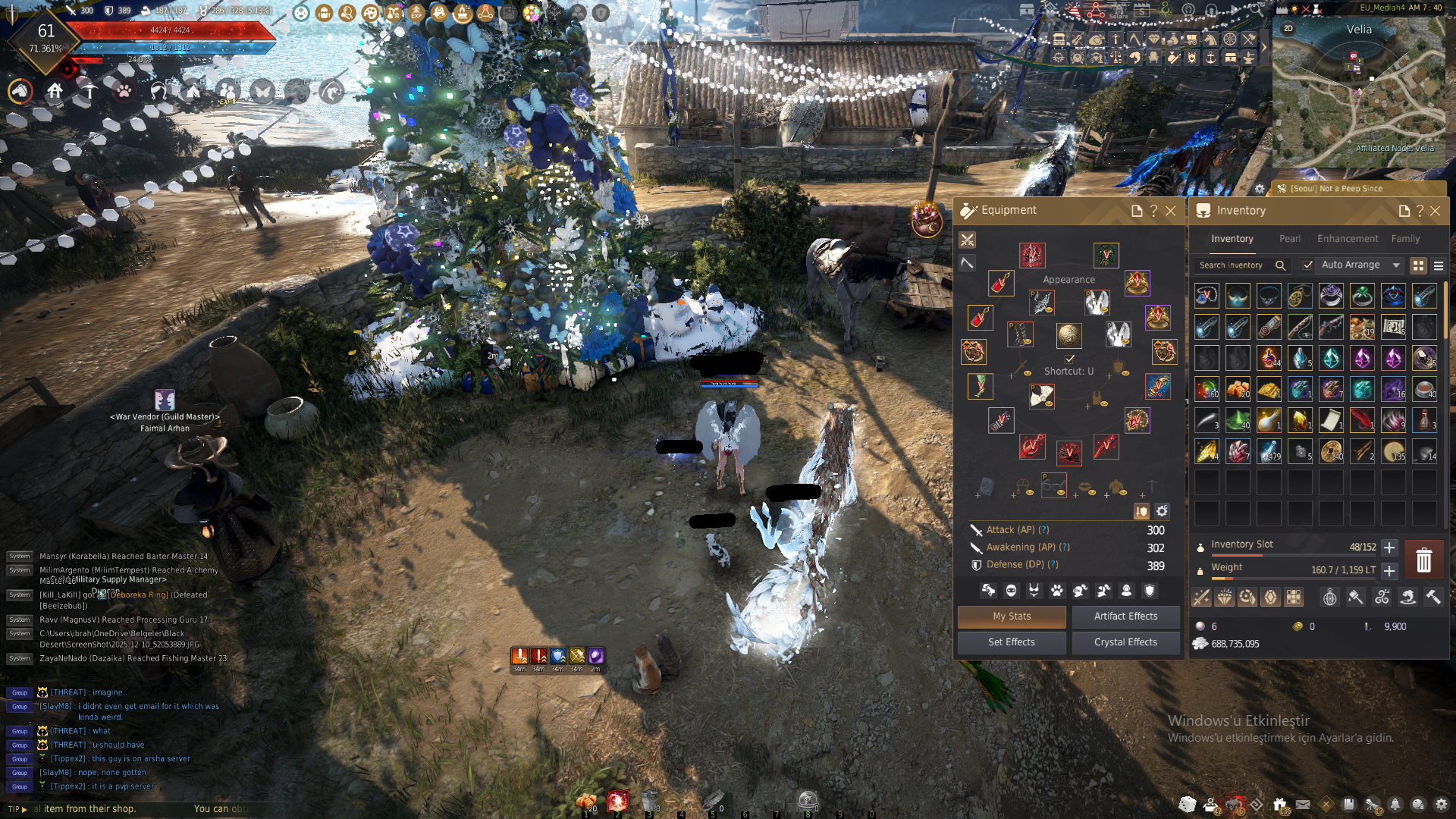Pick the gold coin item stack of 40
Viewport: 1456px width, 819px height.
pos(1331,451)
